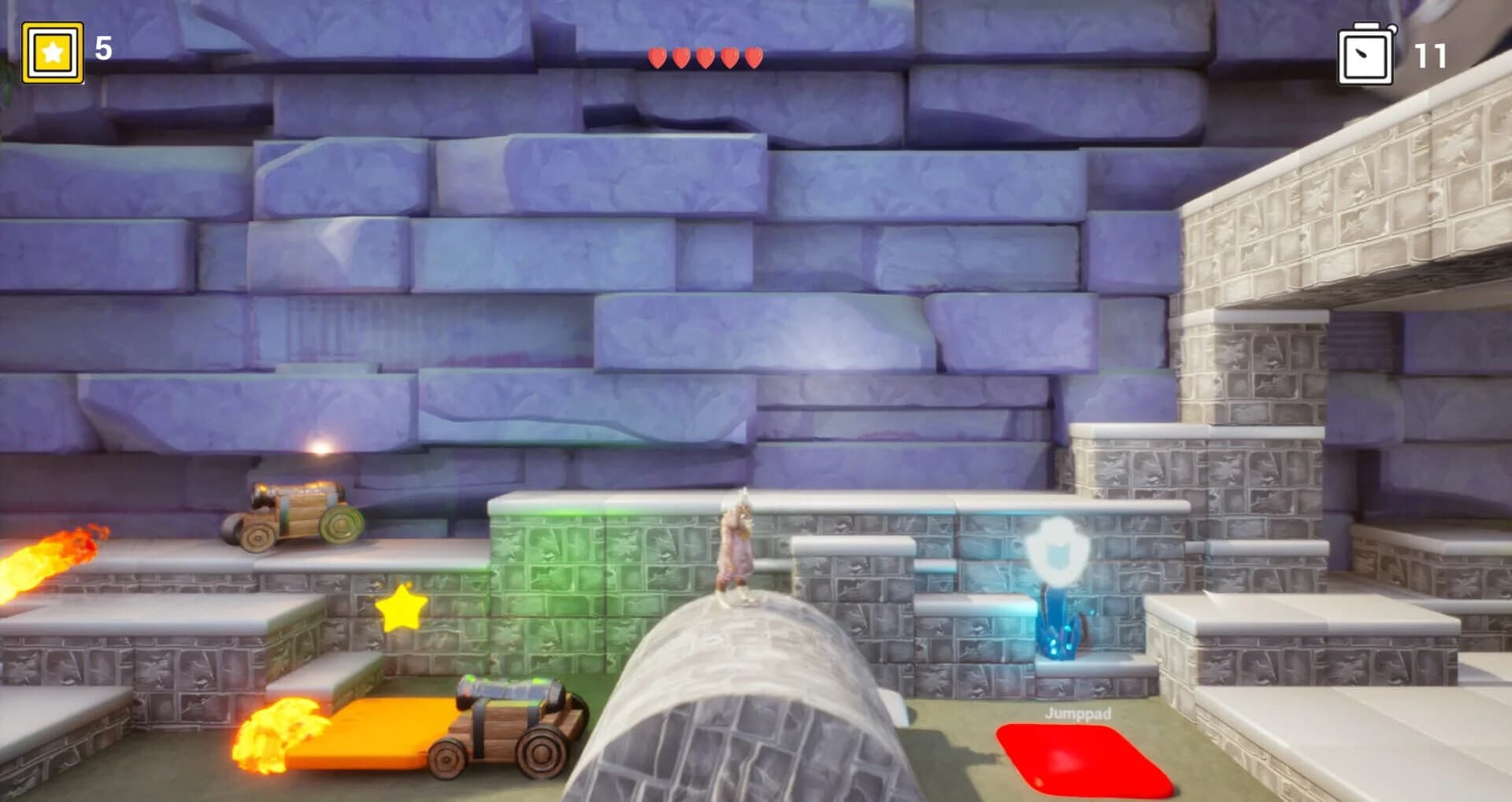This screenshot has width=1512, height=802.
Task: Click the middle heart of the five hearts
Action: [x=704, y=57]
